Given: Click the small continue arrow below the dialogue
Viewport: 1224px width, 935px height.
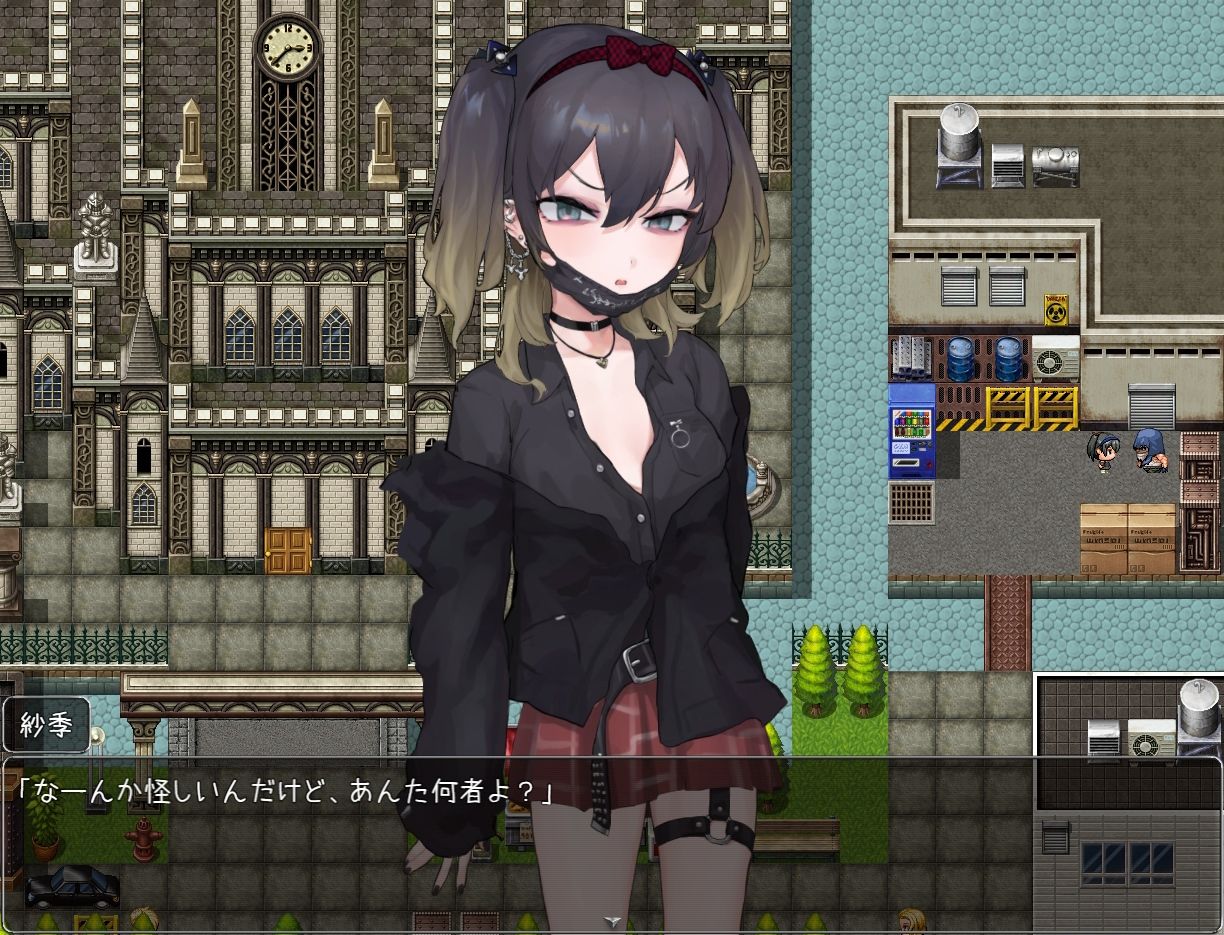Looking at the screenshot, I should [x=612, y=921].
